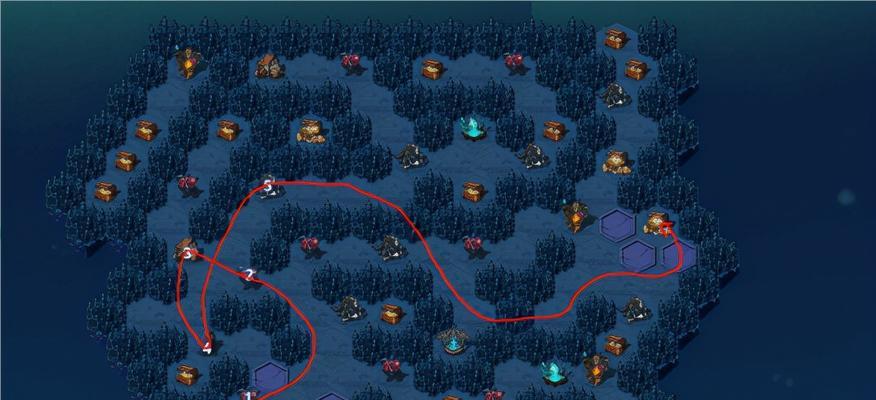Pick the camp tile marked with route number 3

(x=186, y=250)
